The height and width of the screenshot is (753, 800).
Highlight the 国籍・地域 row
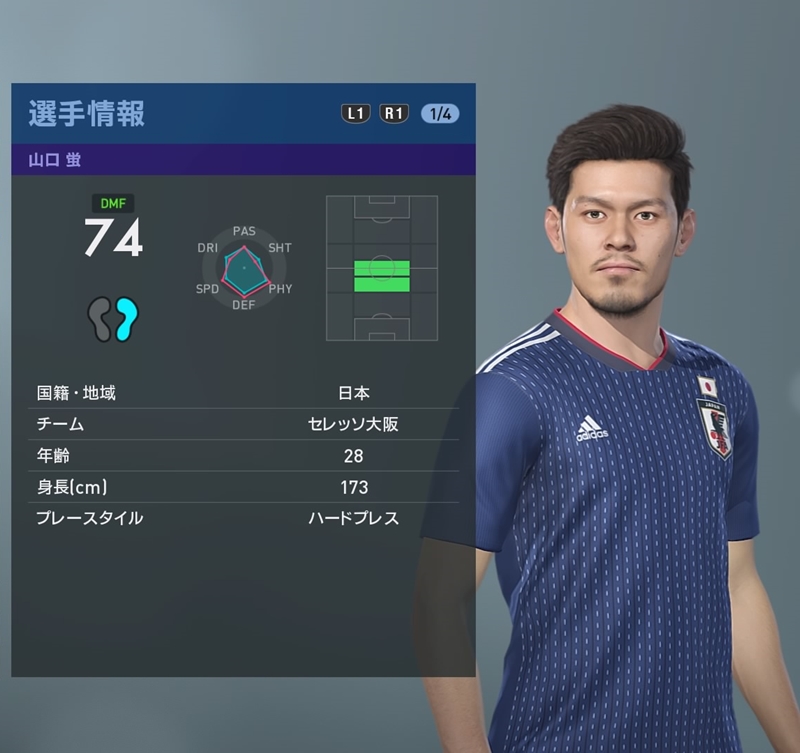pyautogui.click(x=243, y=393)
